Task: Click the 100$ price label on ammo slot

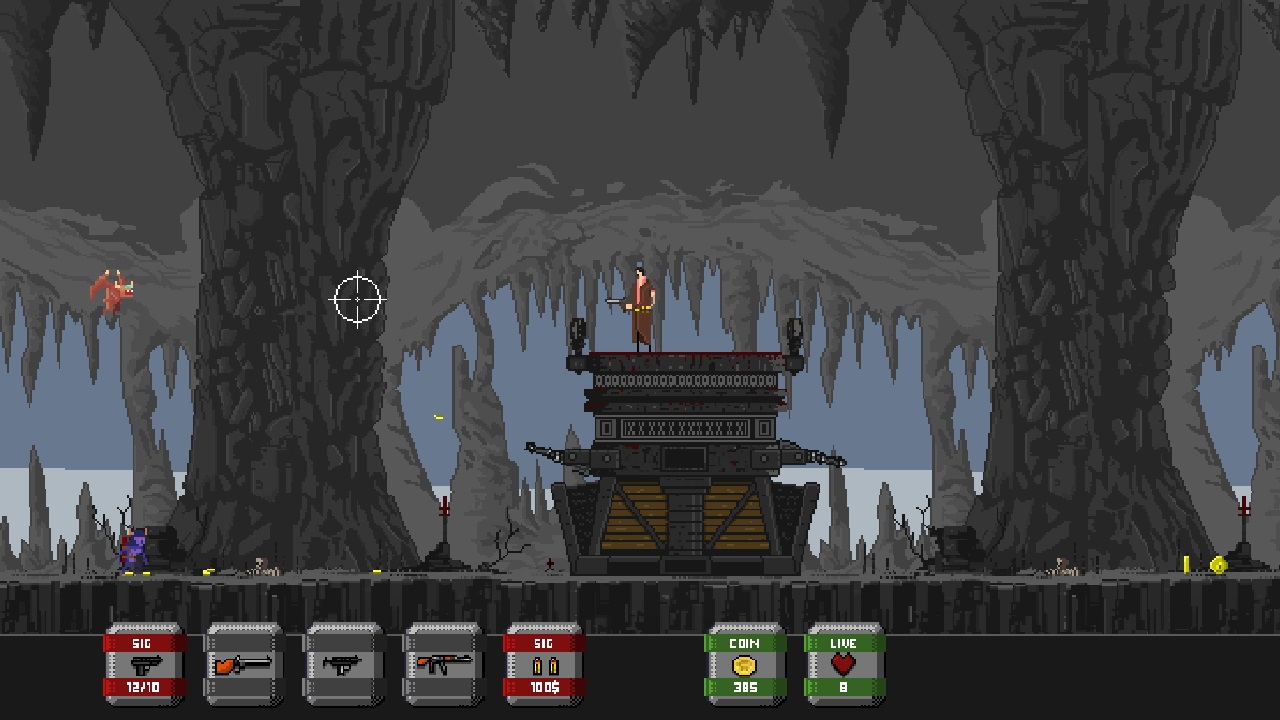Action: pos(544,689)
